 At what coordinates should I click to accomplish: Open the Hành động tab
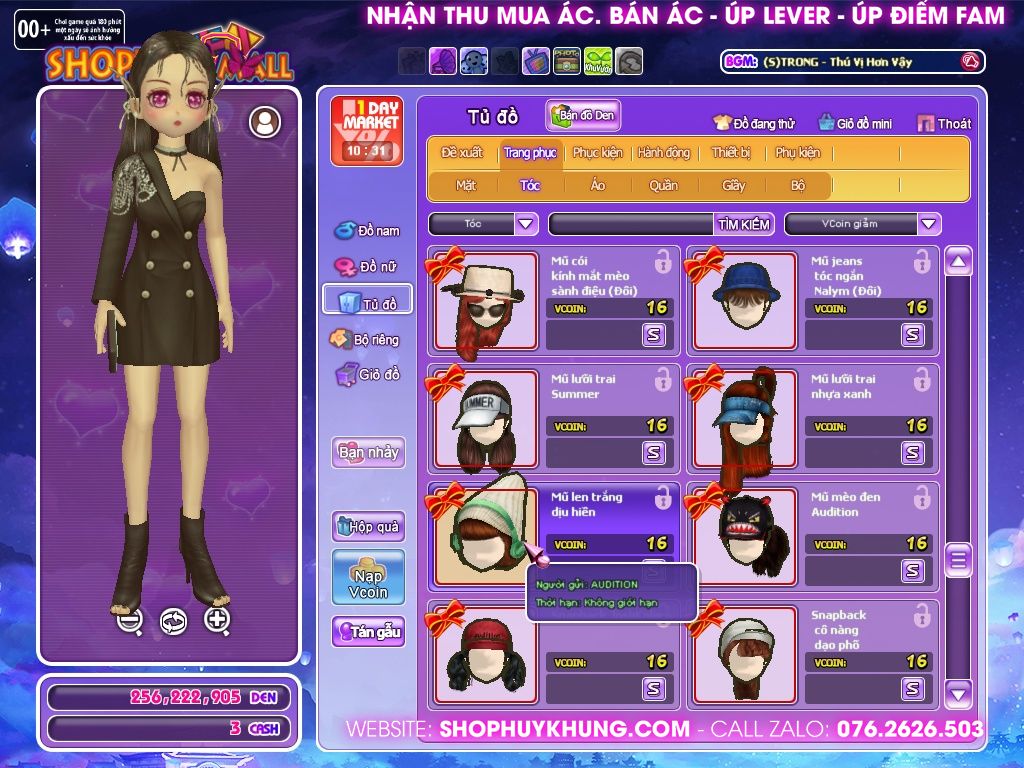(664, 153)
